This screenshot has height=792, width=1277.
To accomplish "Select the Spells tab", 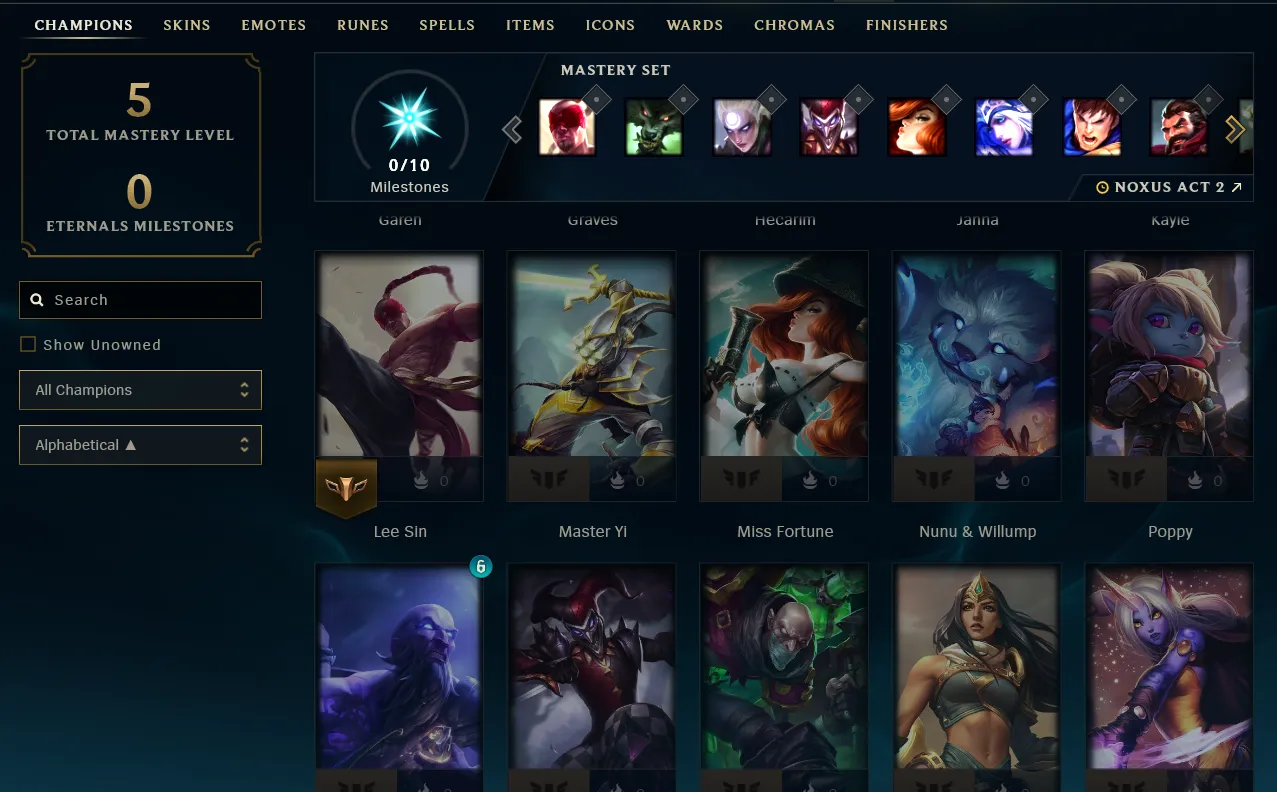I will pos(447,25).
